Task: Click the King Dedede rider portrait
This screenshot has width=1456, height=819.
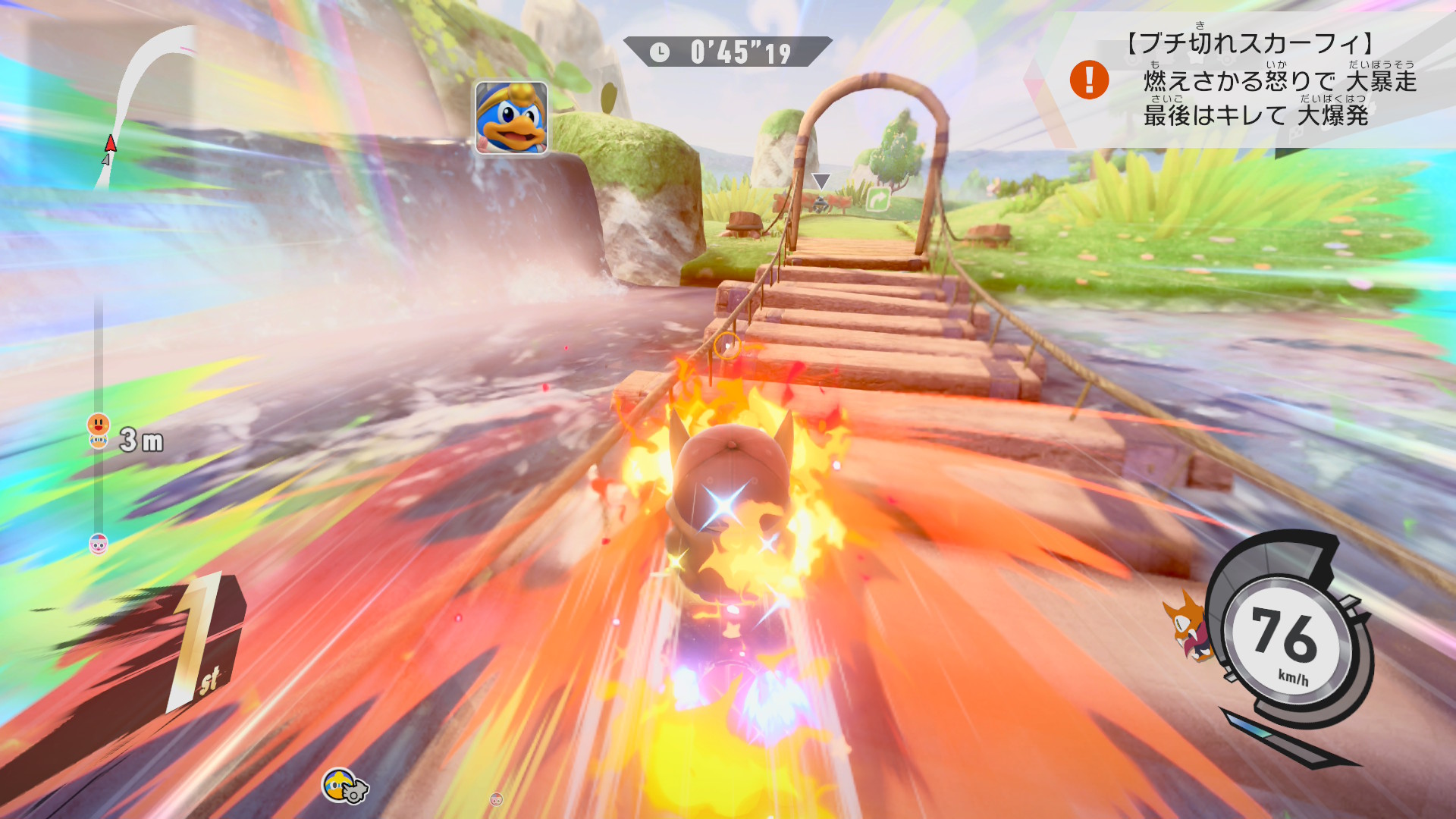Action: [511, 118]
